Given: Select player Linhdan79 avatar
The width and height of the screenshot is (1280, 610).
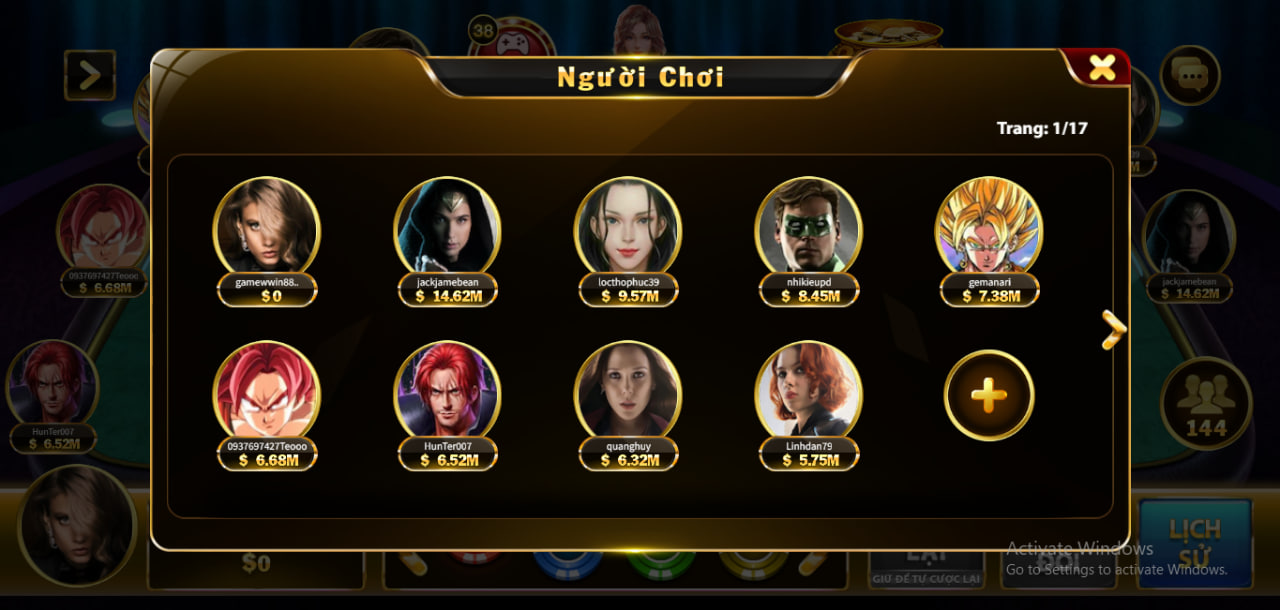Looking at the screenshot, I should click(x=808, y=392).
